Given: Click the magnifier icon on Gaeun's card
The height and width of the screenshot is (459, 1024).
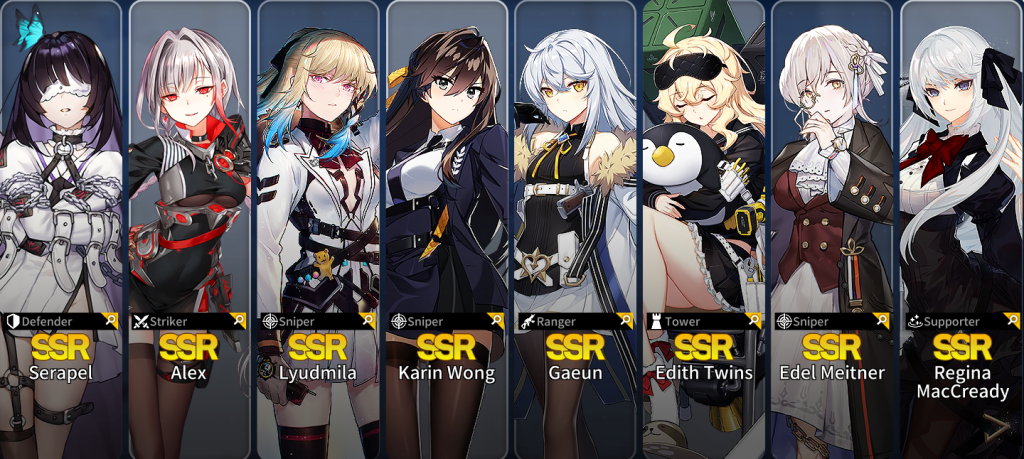Looking at the screenshot, I should pyautogui.click(x=626, y=321).
